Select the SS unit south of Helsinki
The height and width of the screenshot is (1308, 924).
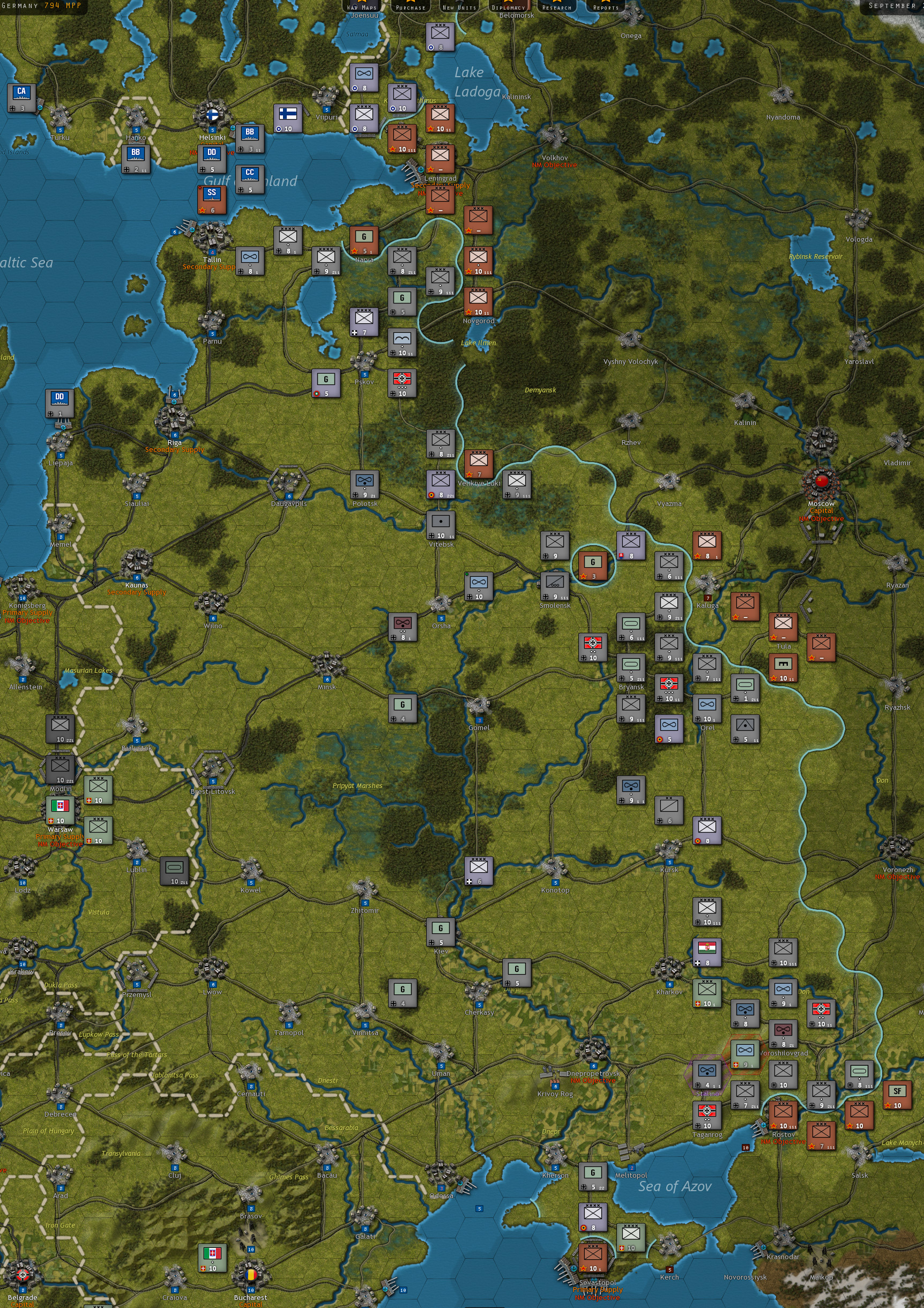211,200
